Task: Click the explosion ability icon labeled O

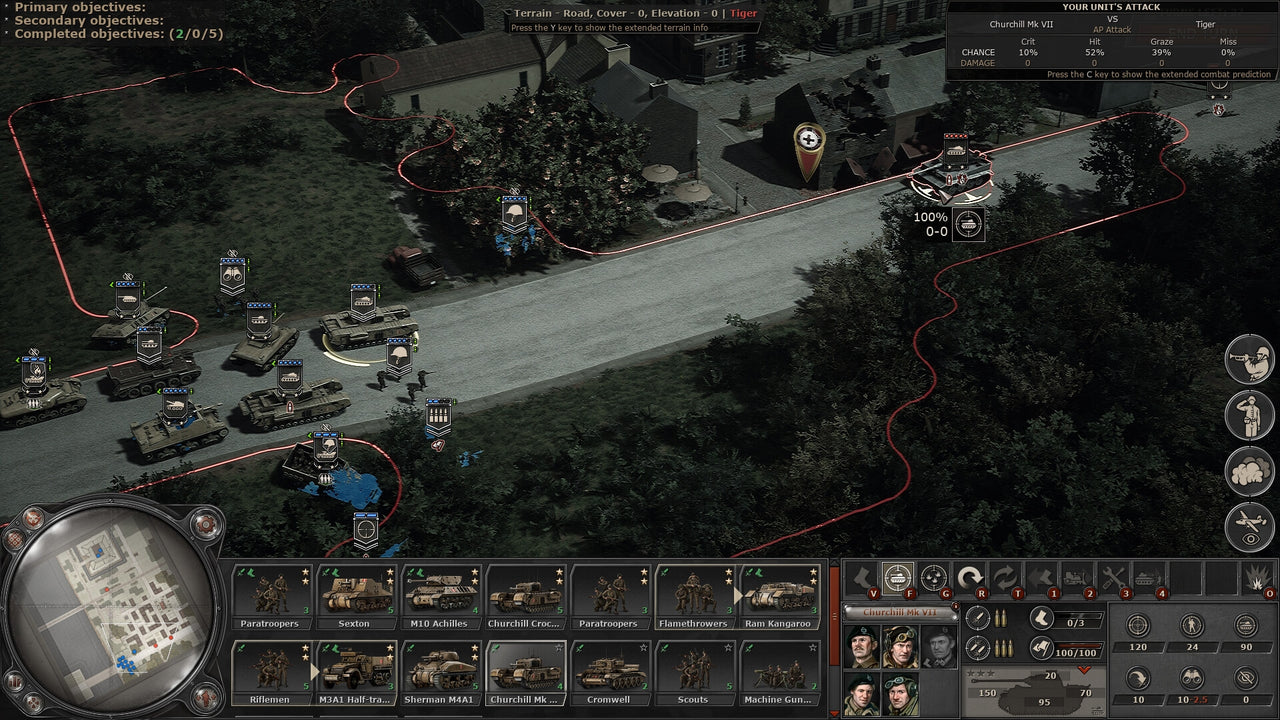Action: 1256,576
